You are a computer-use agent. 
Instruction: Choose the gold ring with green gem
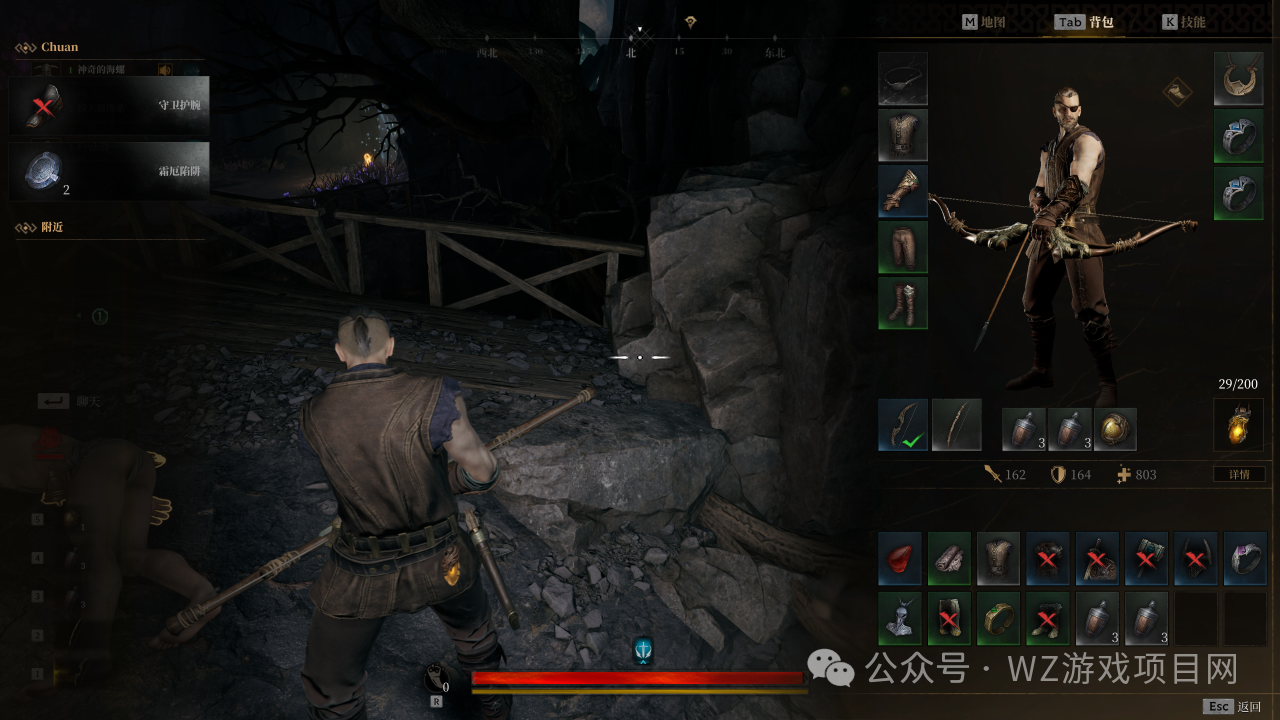tap(998, 618)
